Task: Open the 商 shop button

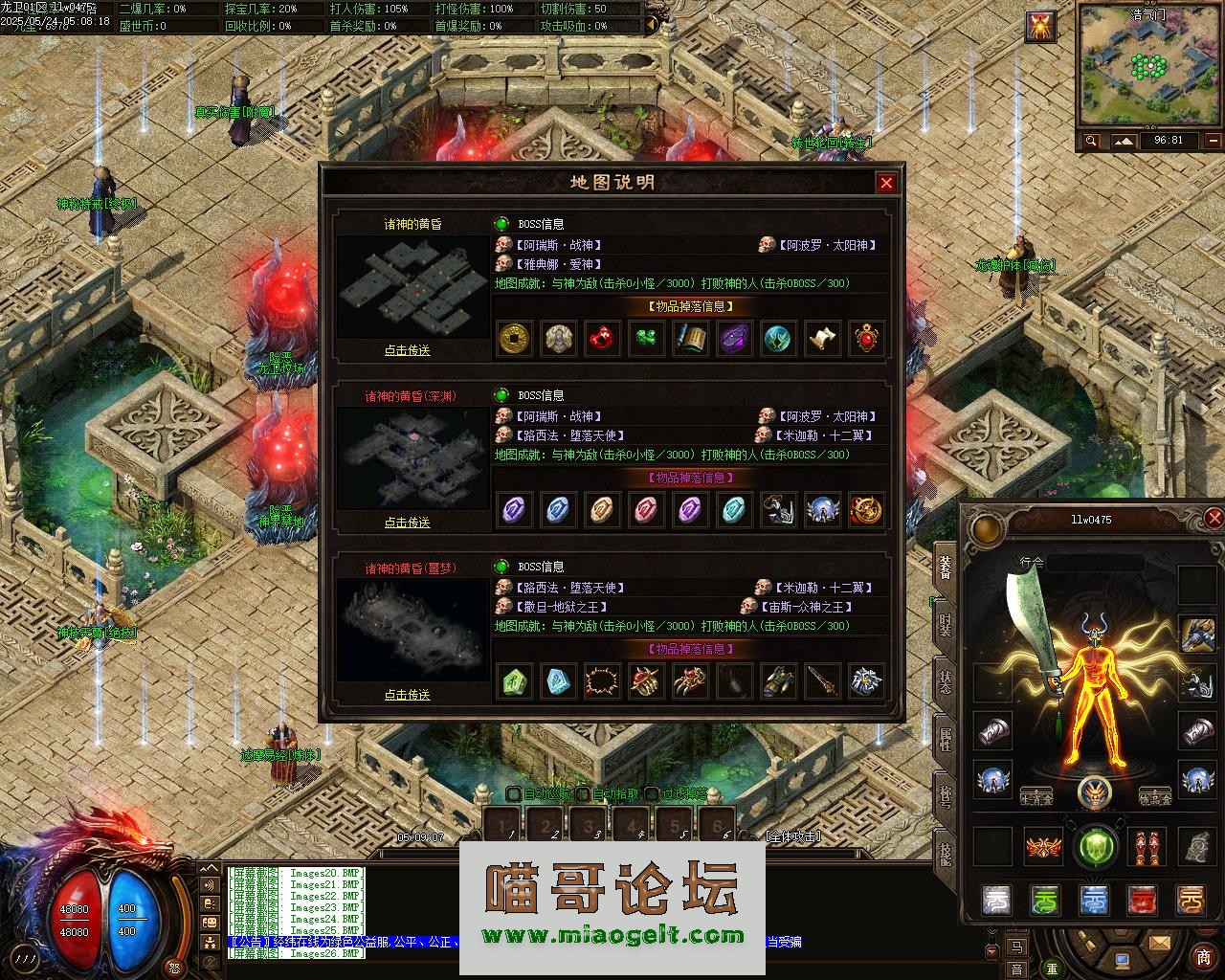Action: pos(1203,957)
